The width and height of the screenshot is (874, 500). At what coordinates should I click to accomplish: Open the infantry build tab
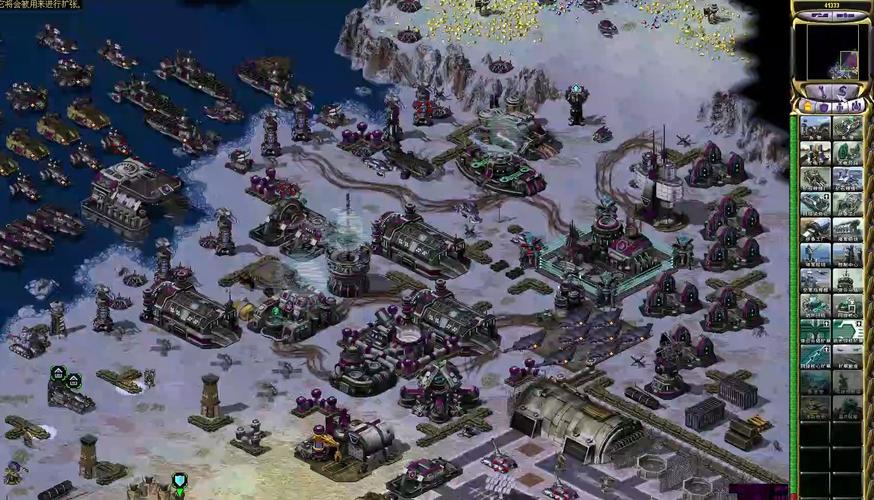841,106
